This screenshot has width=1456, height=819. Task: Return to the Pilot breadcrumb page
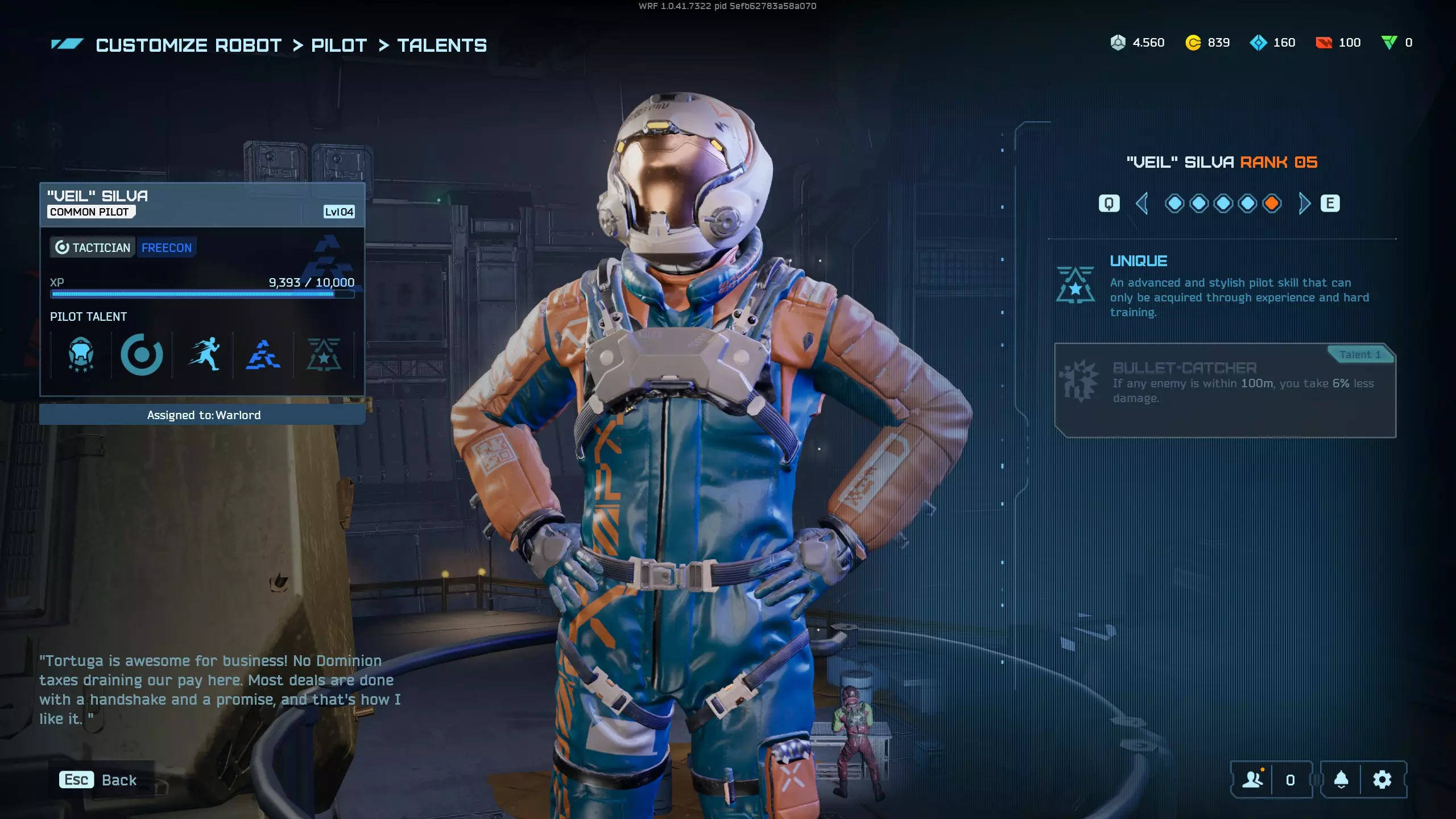tap(339, 45)
